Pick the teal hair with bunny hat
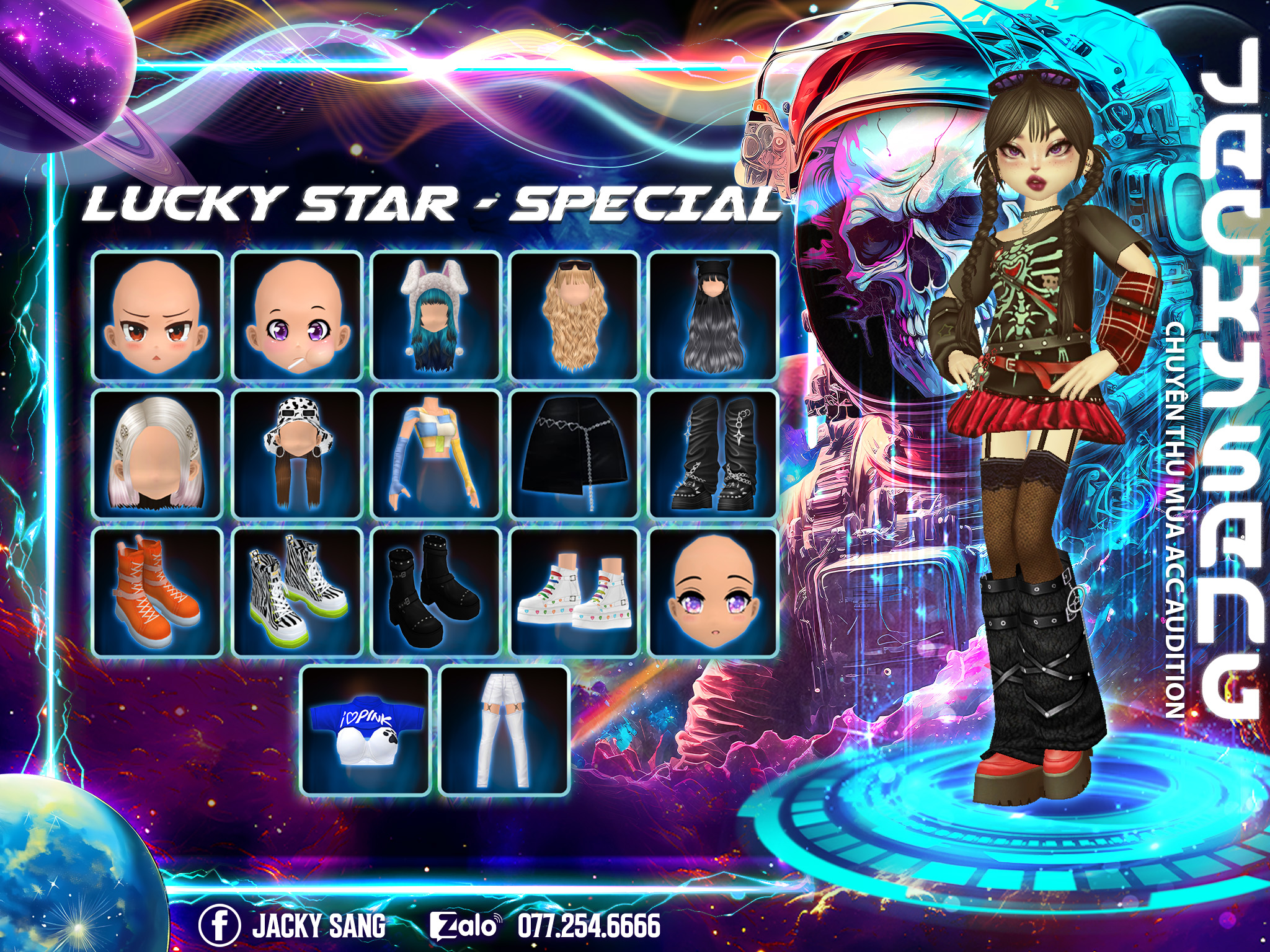Screen dimensions: 1270x952 (x=435, y=316)
